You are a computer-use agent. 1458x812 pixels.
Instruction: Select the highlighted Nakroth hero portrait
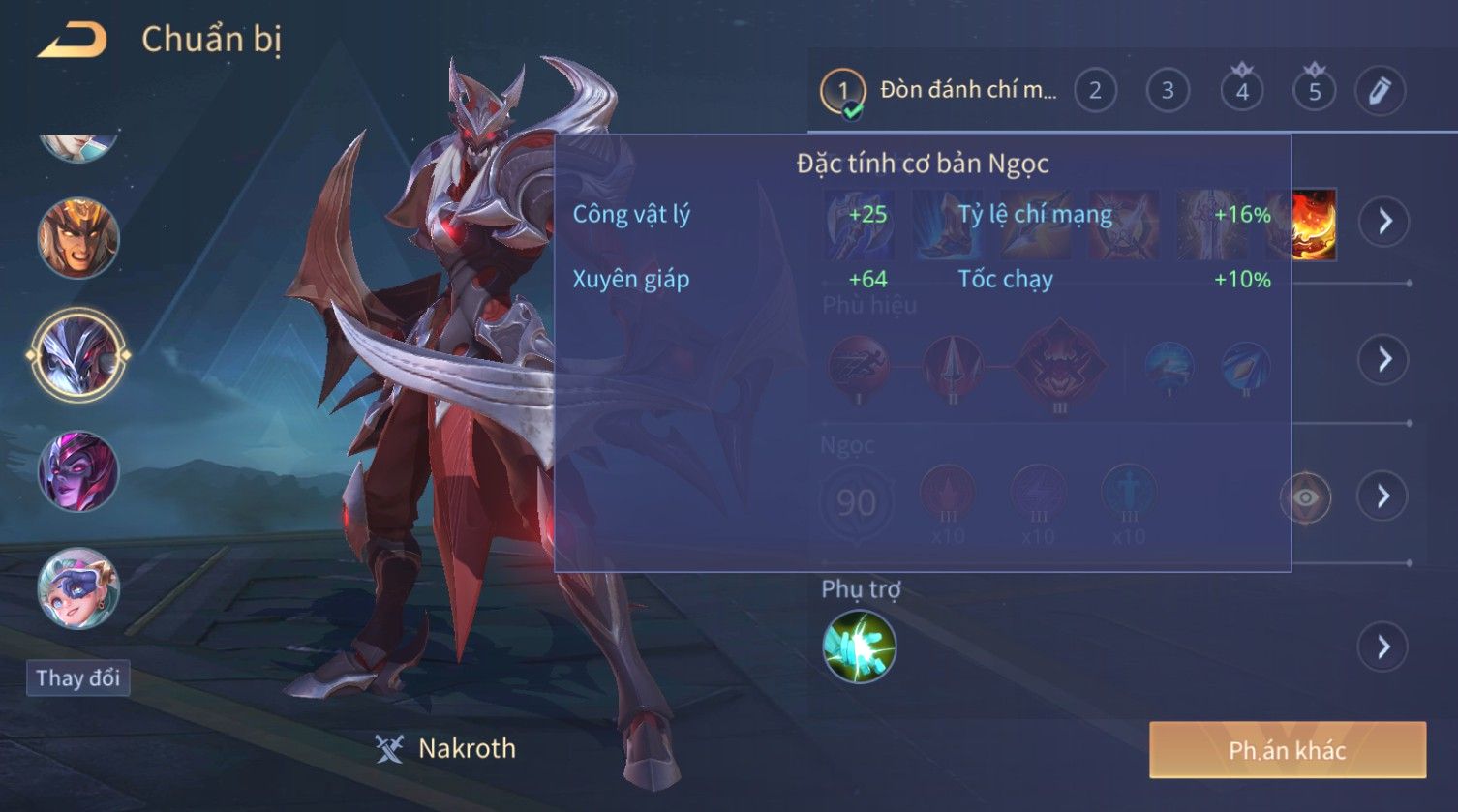78,354
